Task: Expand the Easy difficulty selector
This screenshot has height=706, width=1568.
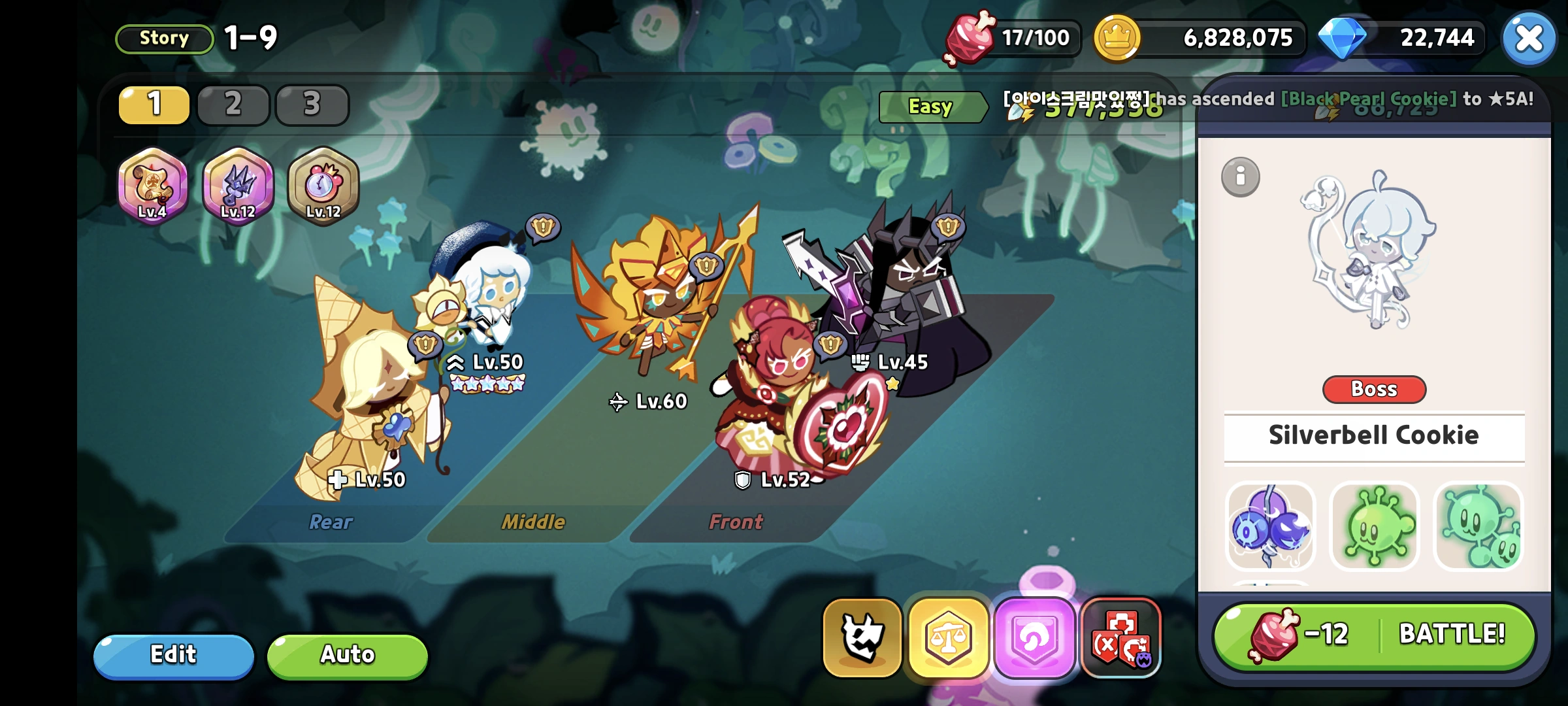Action: (x=932, y=107)
